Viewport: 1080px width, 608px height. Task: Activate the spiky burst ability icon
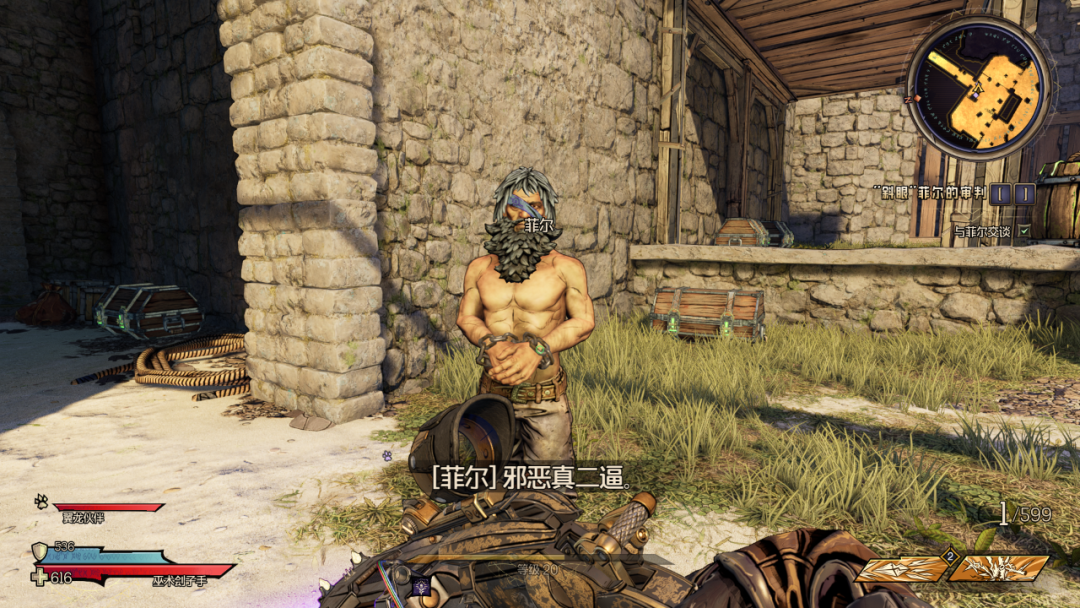coord(1000,569)
